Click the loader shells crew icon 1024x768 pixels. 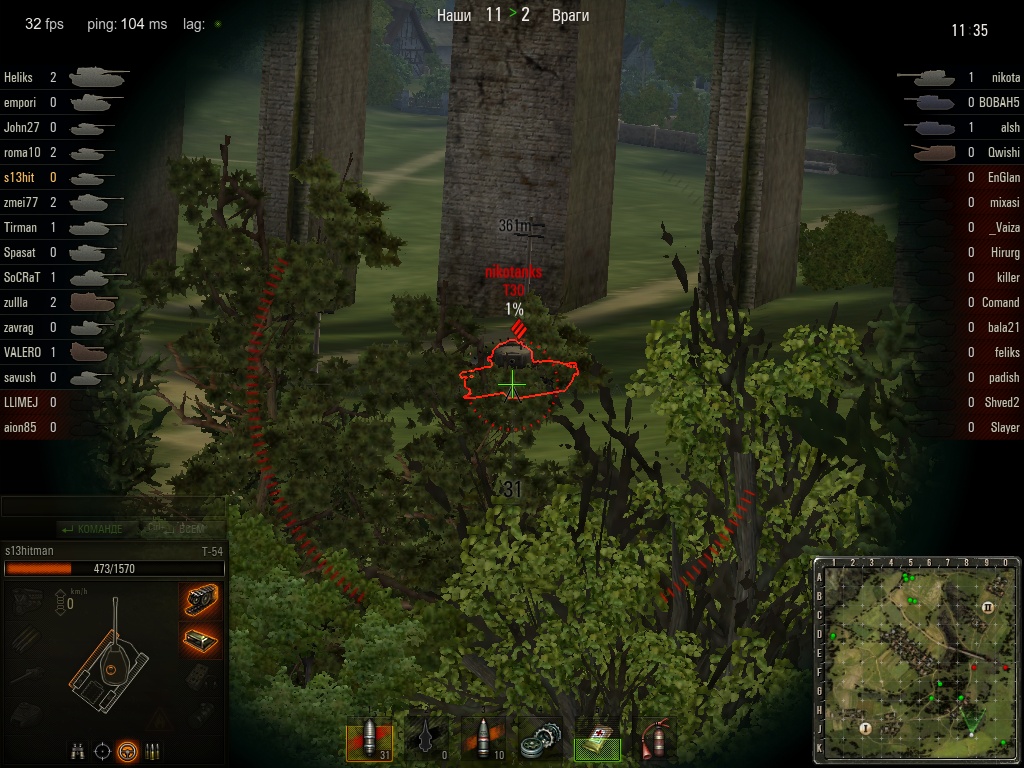point(153,751)
